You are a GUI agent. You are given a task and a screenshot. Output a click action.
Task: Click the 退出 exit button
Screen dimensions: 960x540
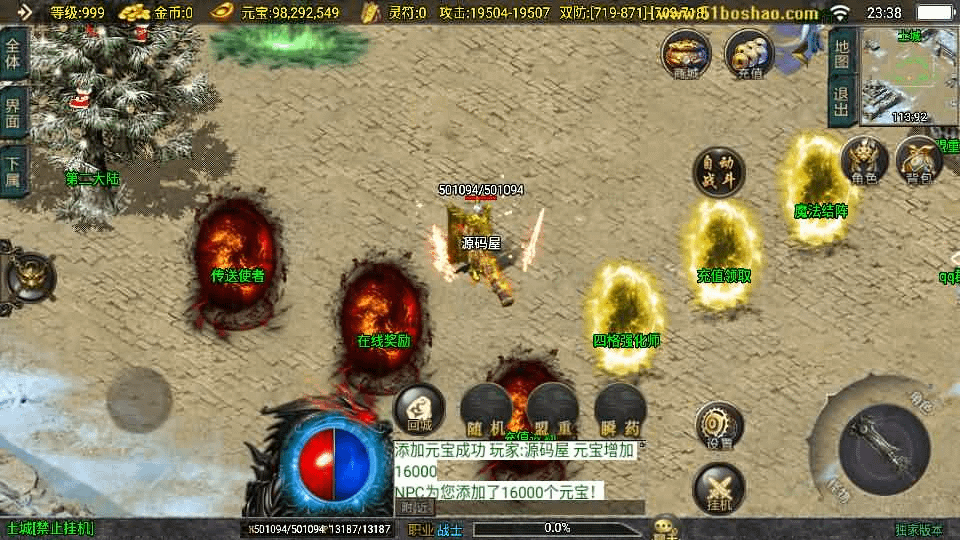842,100
